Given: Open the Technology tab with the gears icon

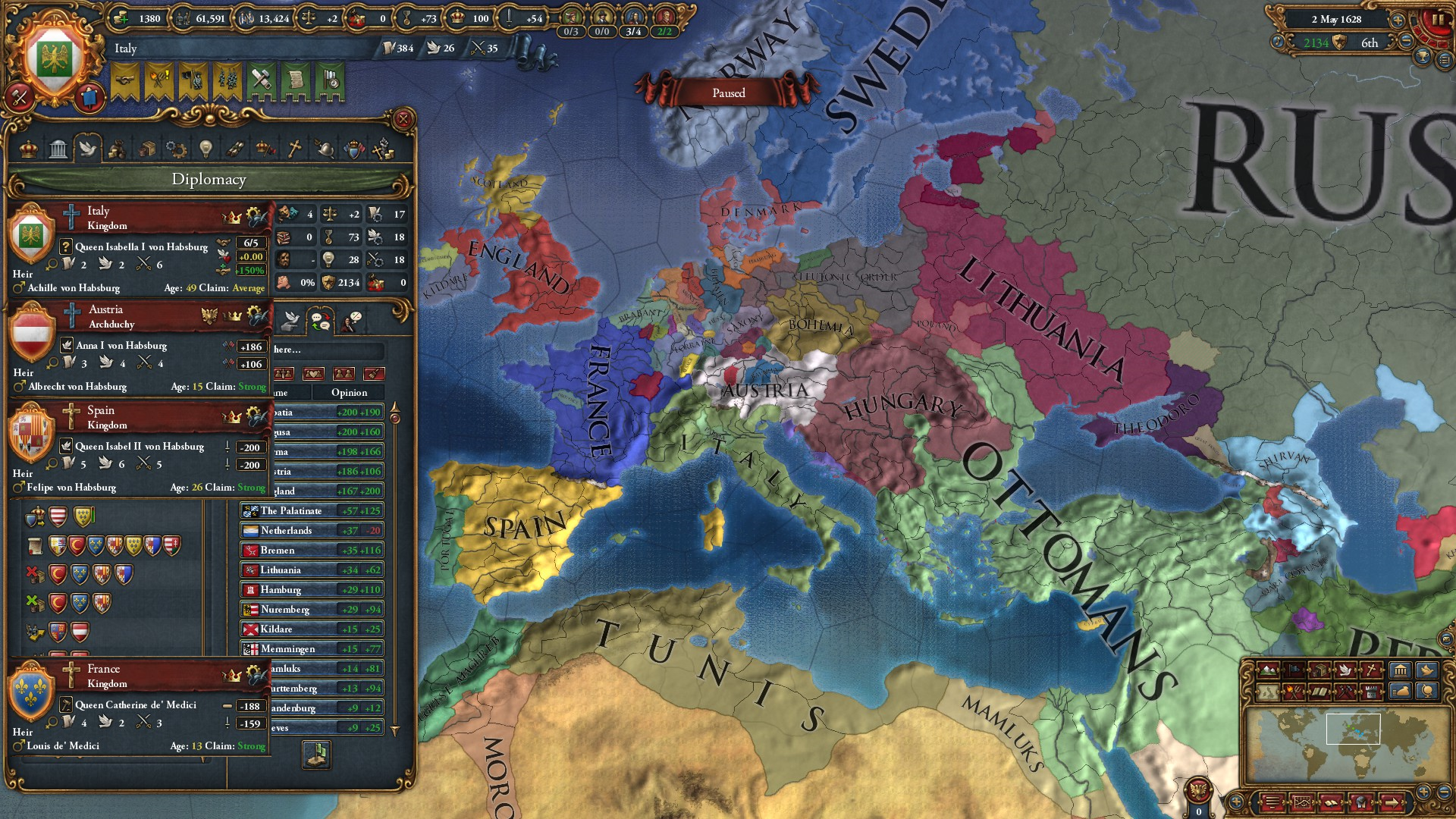Looking at the screenshot, I should (x=175, y=149).
